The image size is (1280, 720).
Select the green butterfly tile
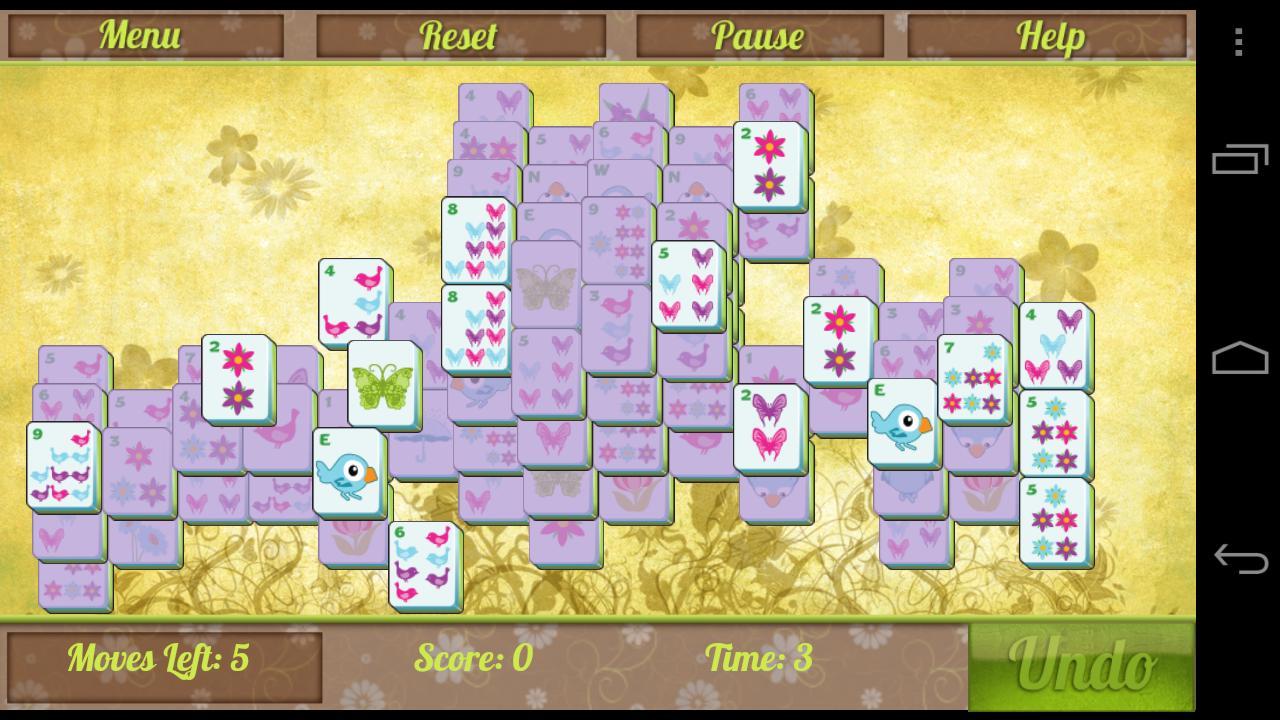point(386,388)
